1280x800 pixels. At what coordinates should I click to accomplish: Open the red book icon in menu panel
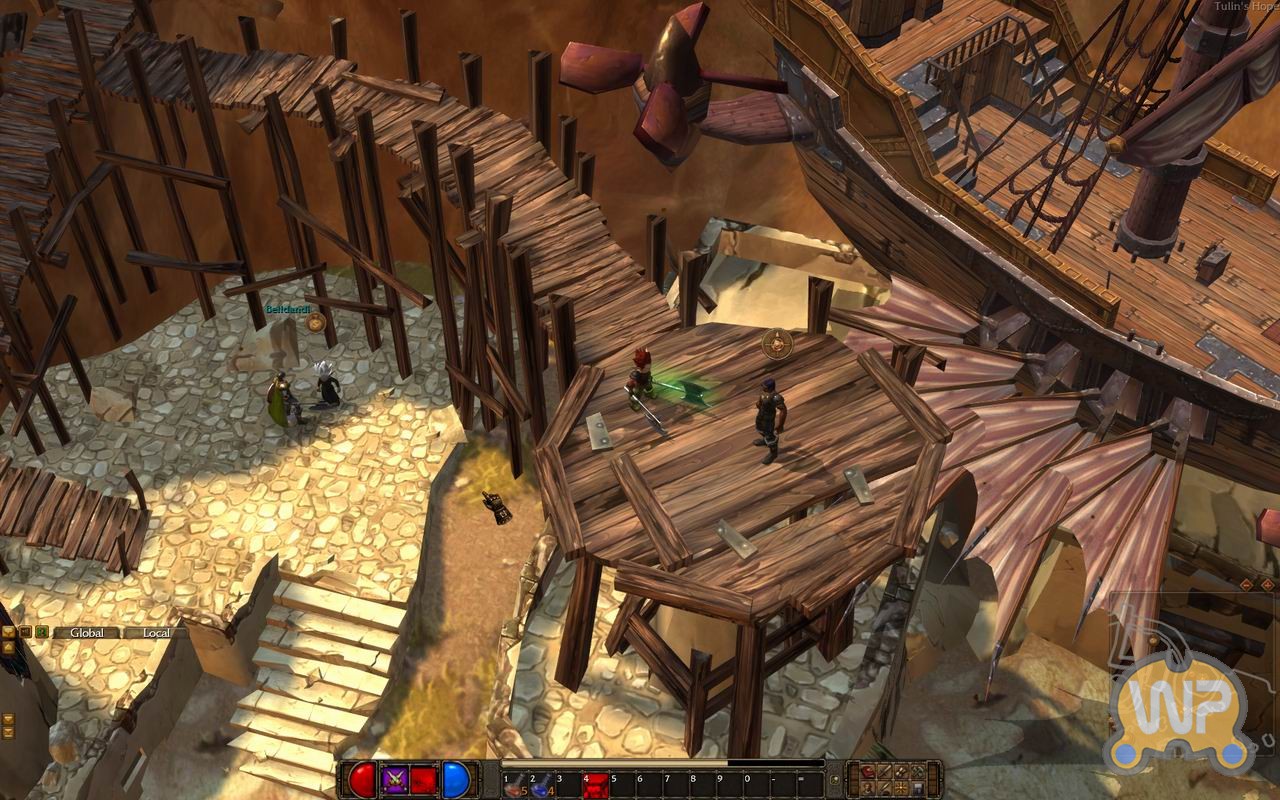[868, 772]
